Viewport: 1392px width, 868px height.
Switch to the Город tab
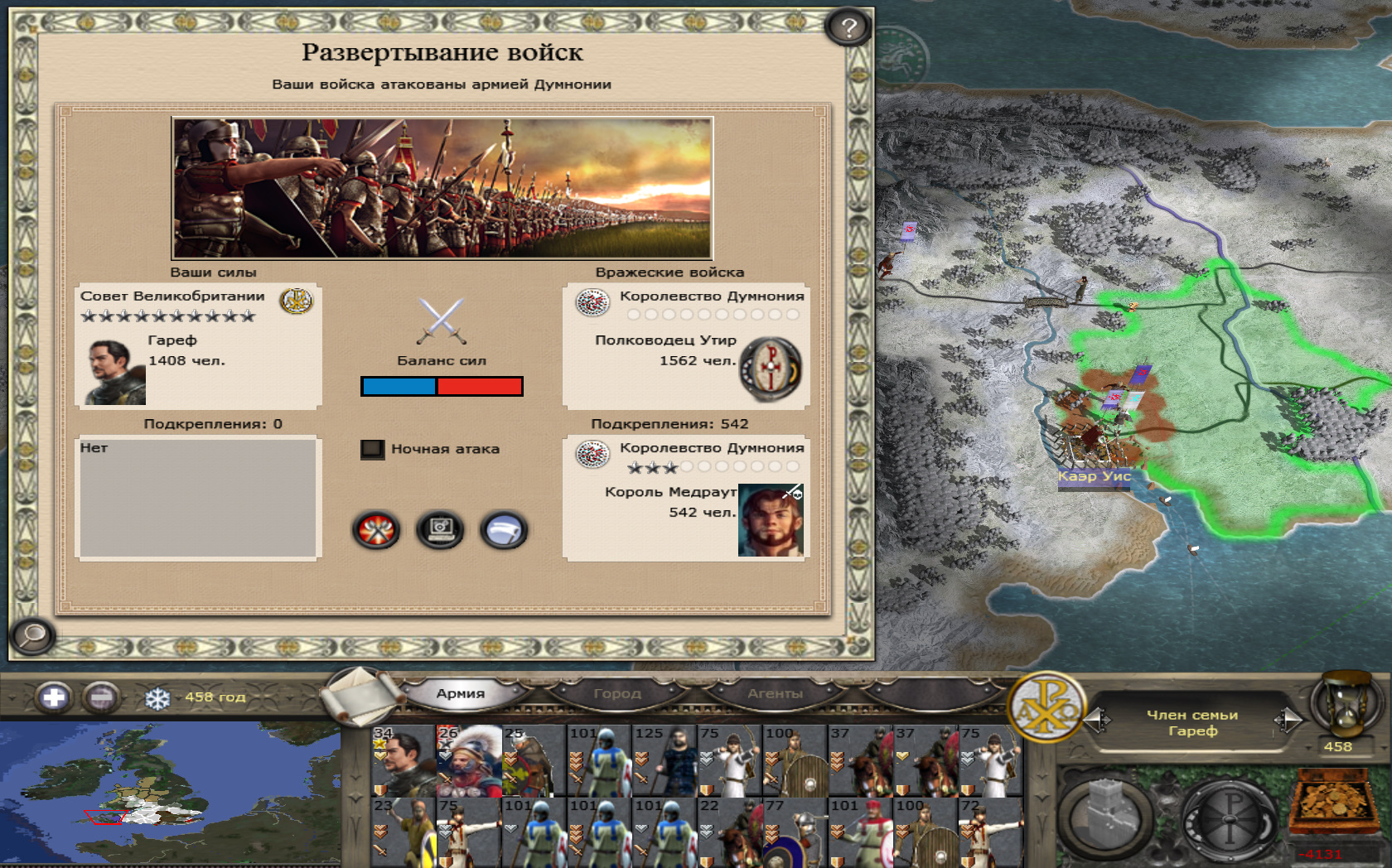[x=617, y=693]
